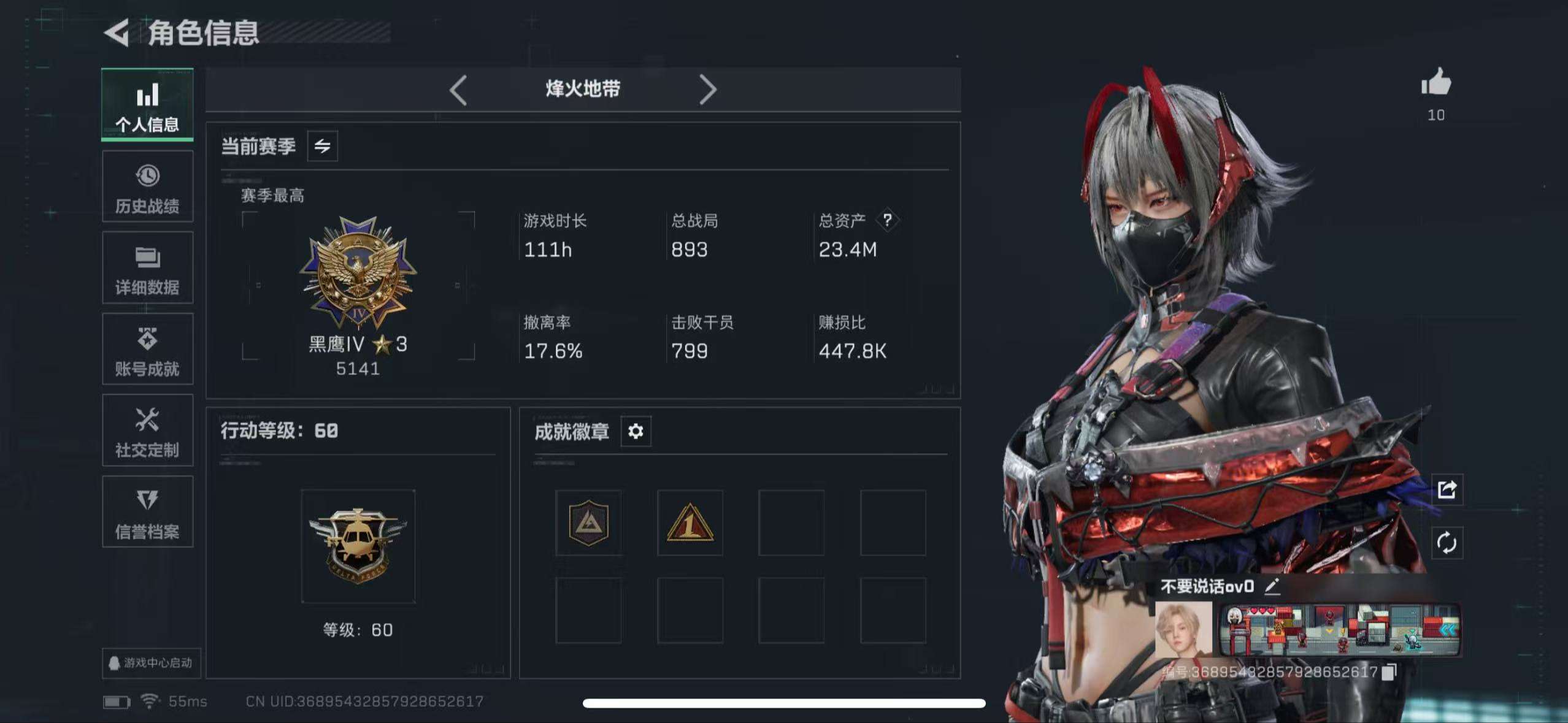Open the 详细数据 panel in sidebar

[x=147, y=268]
